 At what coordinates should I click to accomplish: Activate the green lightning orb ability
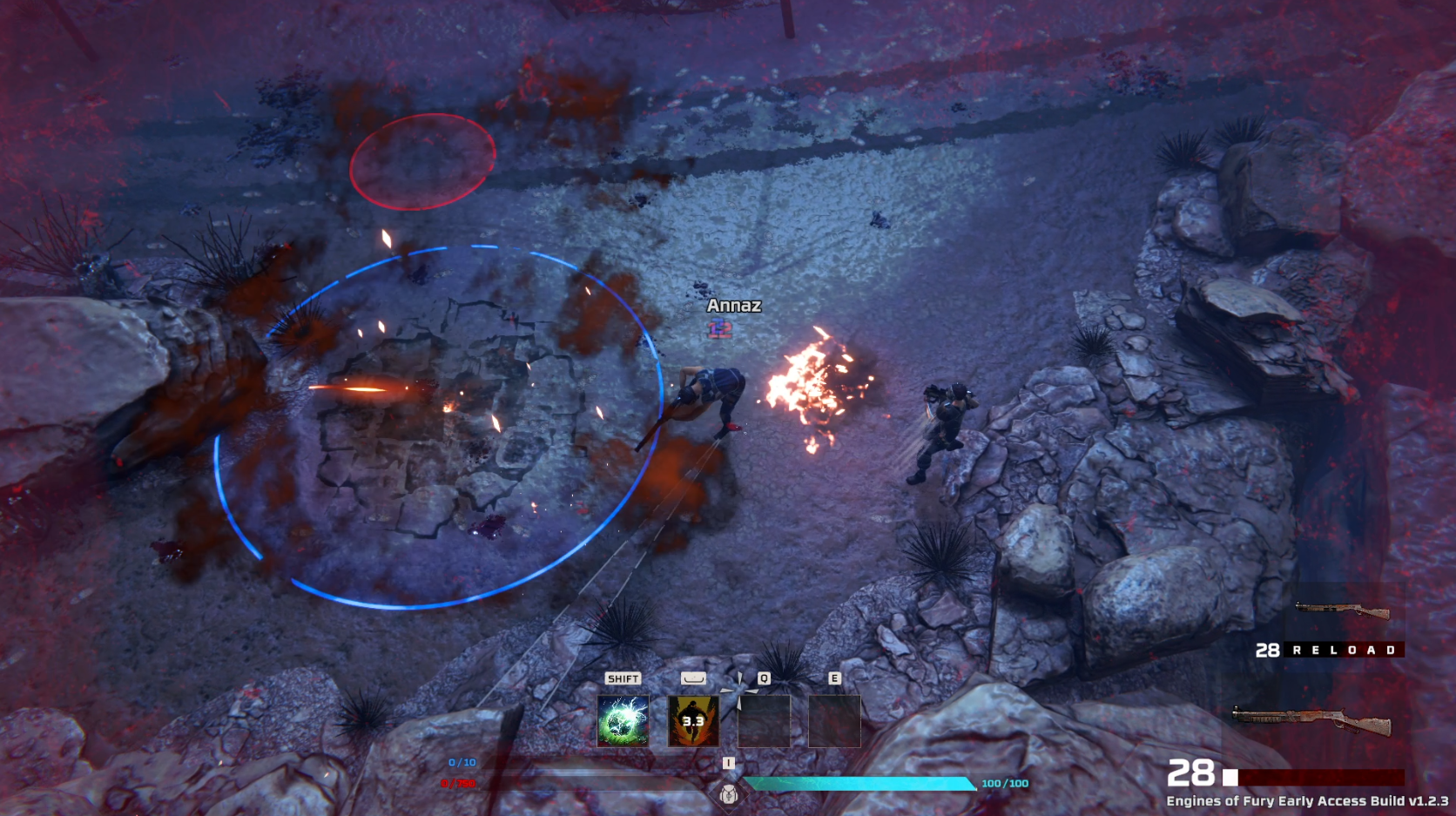623,721
